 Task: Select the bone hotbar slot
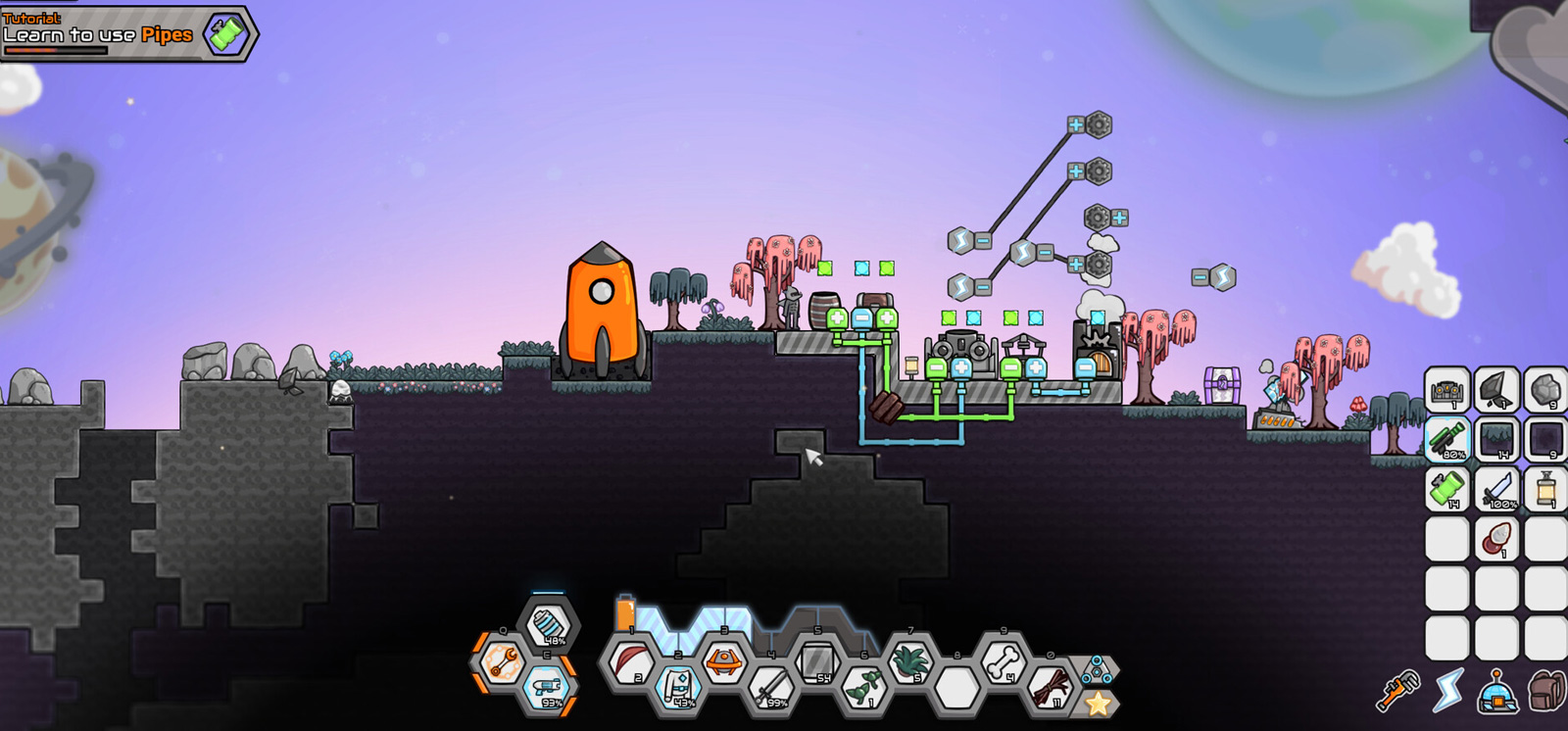click(x=1002, y=662)
